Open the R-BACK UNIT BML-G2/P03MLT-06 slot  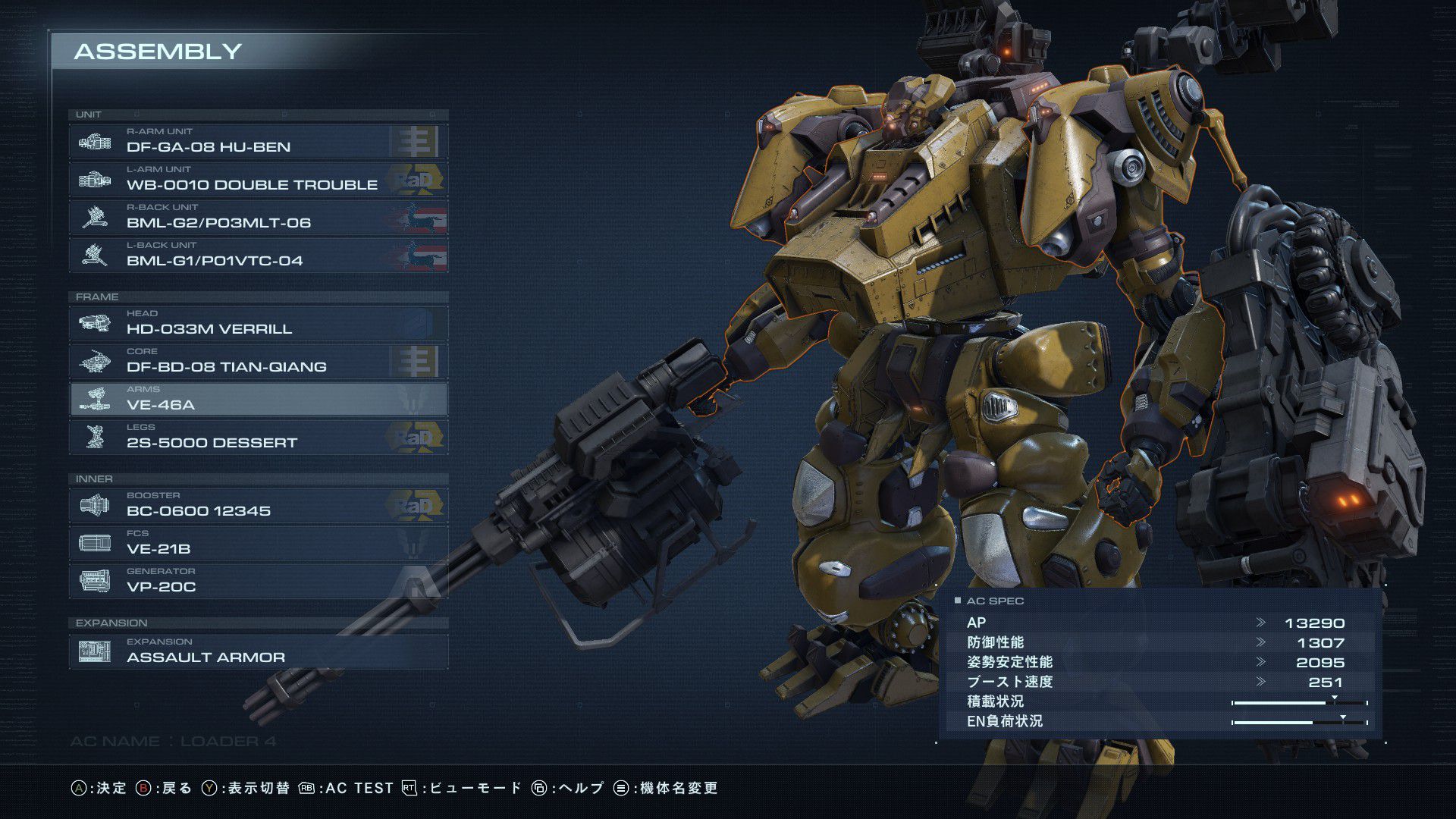[258, 217]
